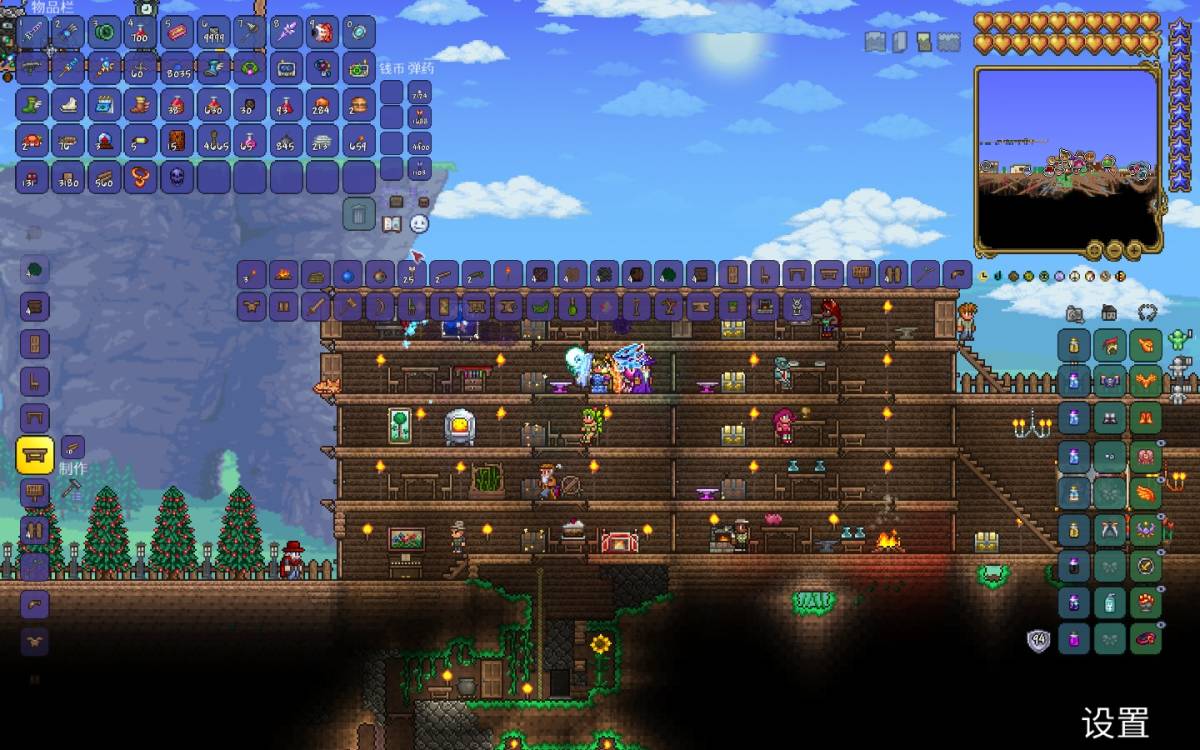This screenshot has height=750, width=1200.
Task: Click the trash can slot
Action: [x=360, y=213]
